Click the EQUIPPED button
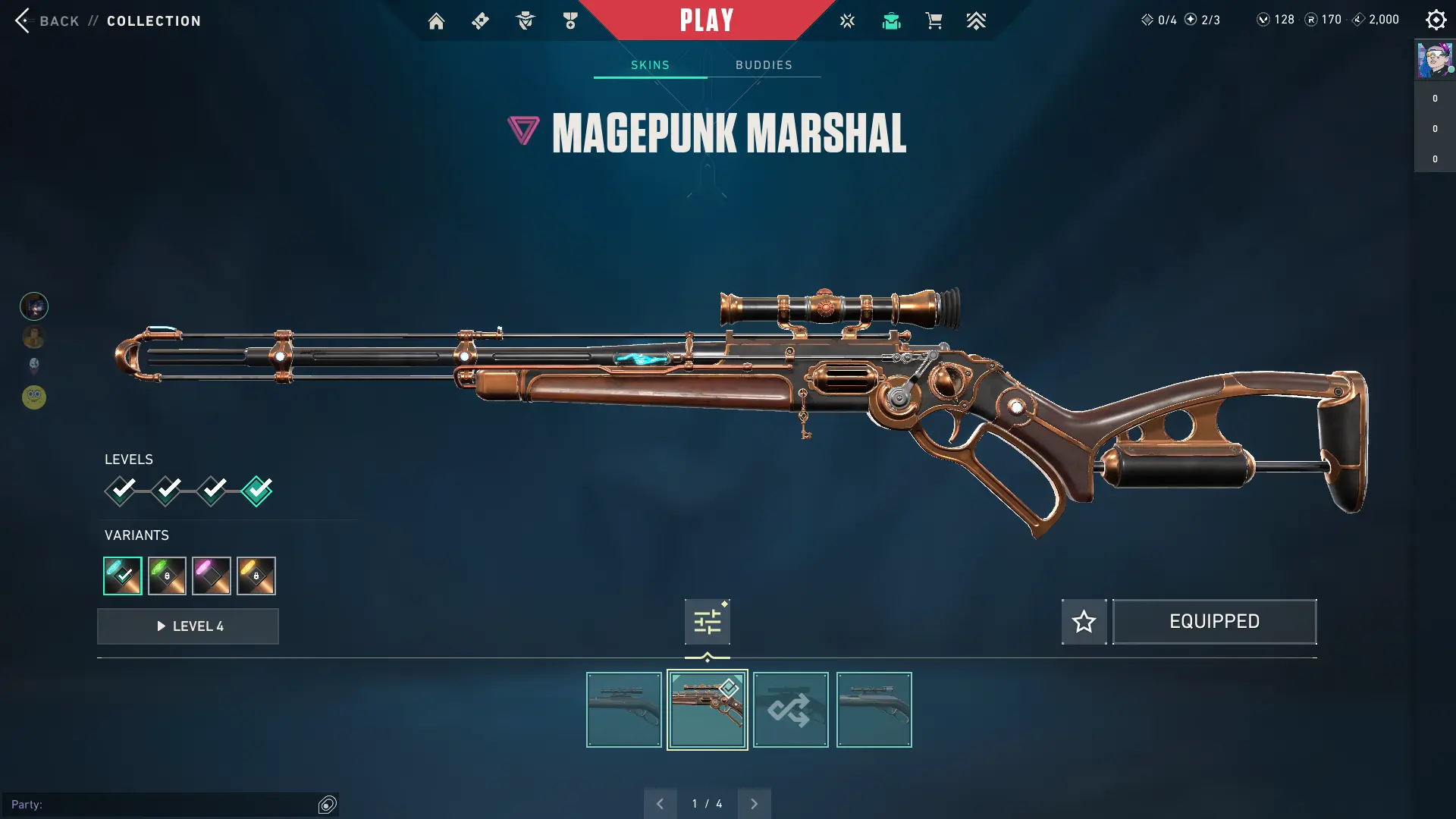 pos(1214,622)
